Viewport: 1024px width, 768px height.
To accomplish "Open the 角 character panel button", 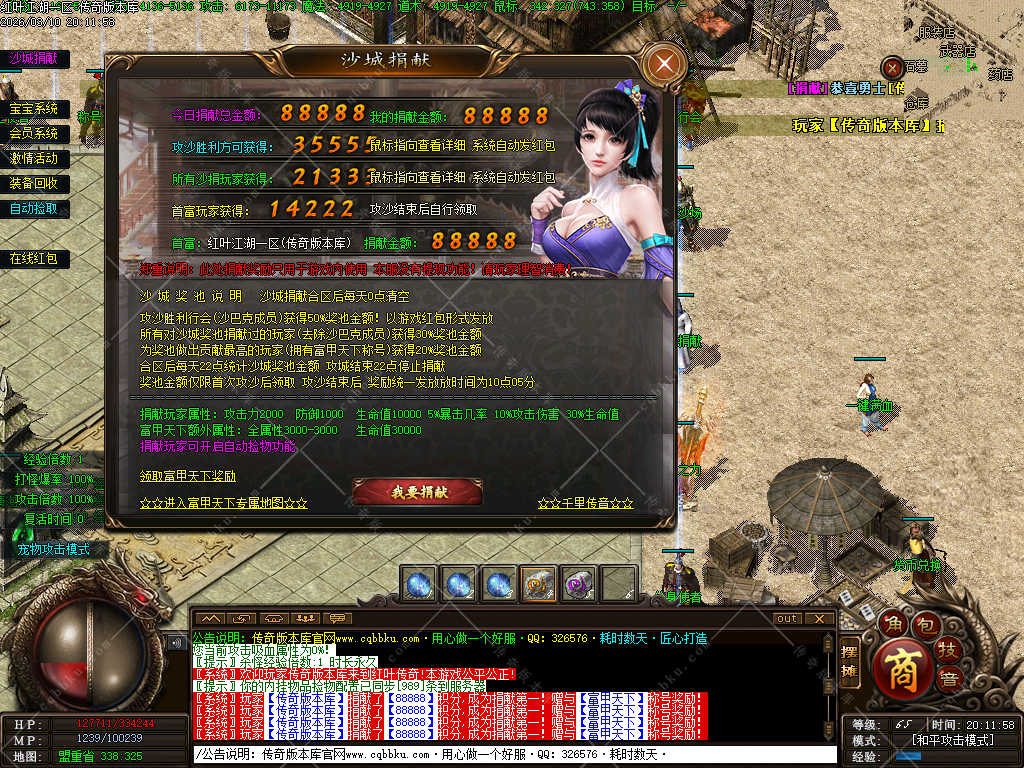I will tap(891, 626).
